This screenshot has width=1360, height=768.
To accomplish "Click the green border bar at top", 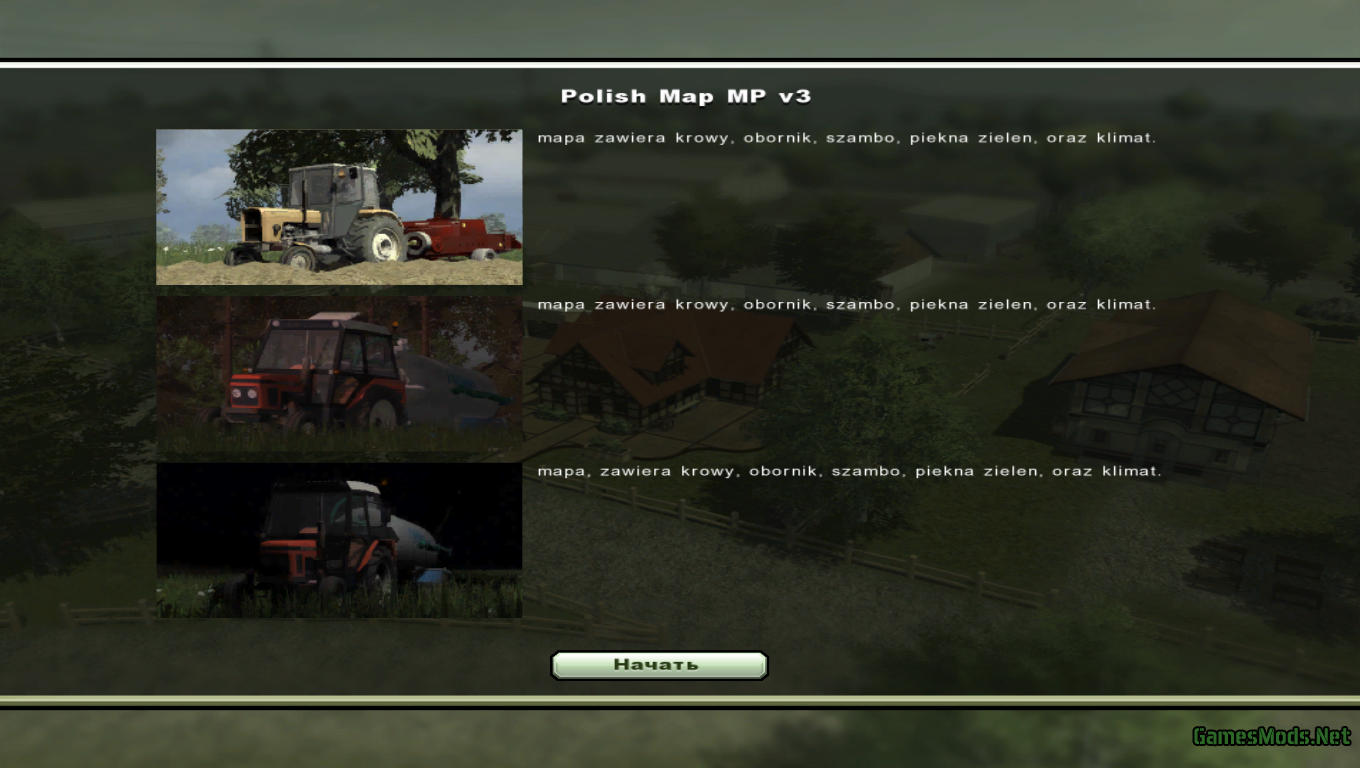I will tap(680, 30).
